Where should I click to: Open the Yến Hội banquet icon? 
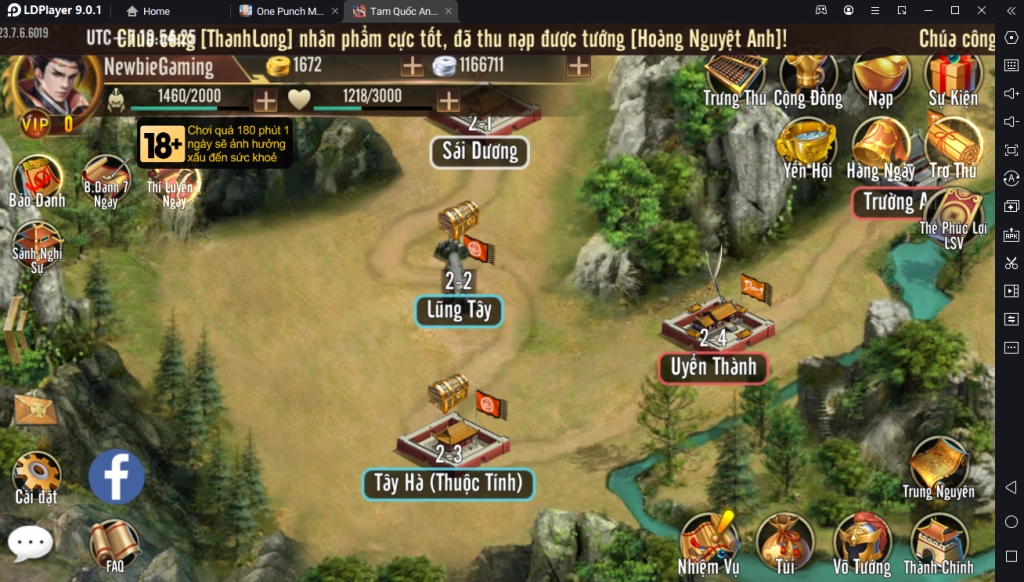pos(807,146)
